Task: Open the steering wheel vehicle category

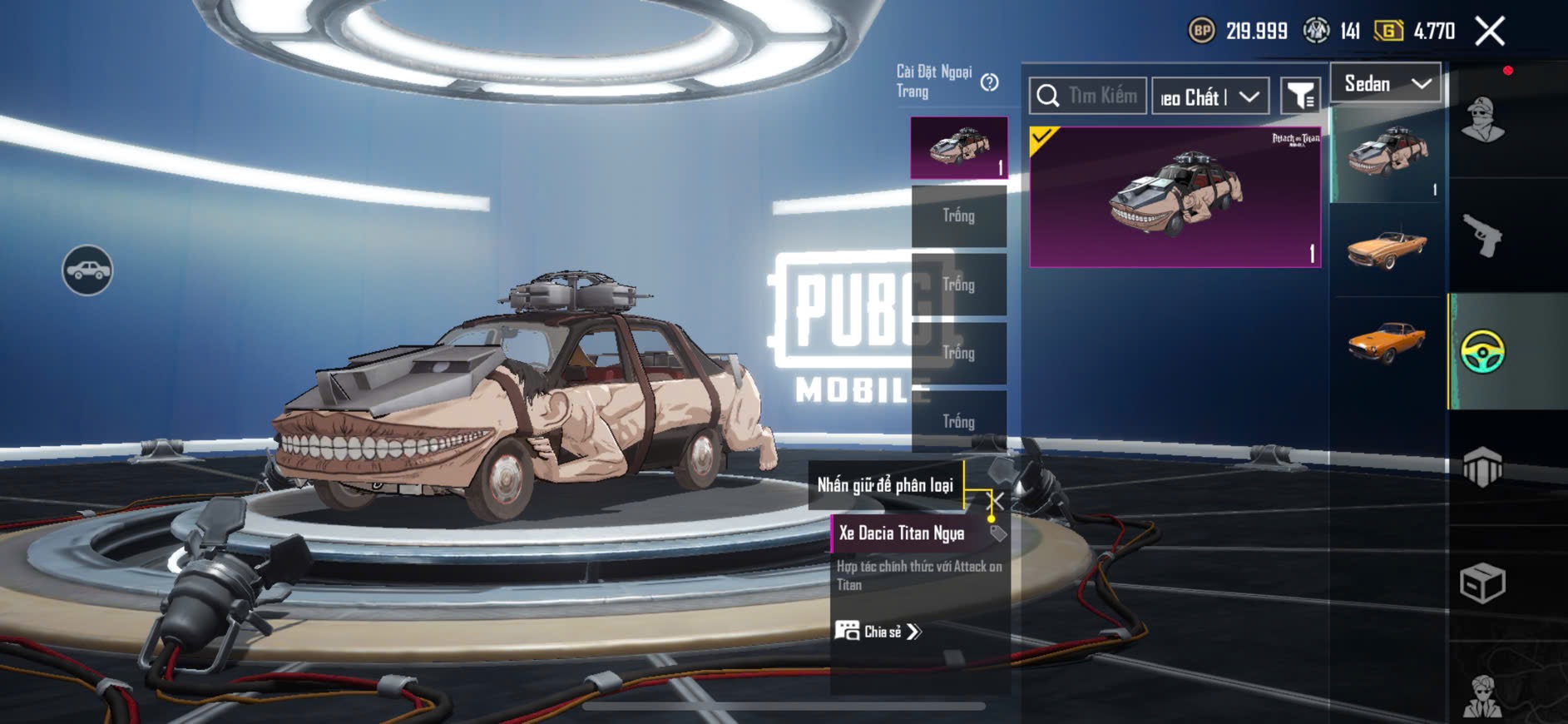Action: click(x=1482, y=351)
